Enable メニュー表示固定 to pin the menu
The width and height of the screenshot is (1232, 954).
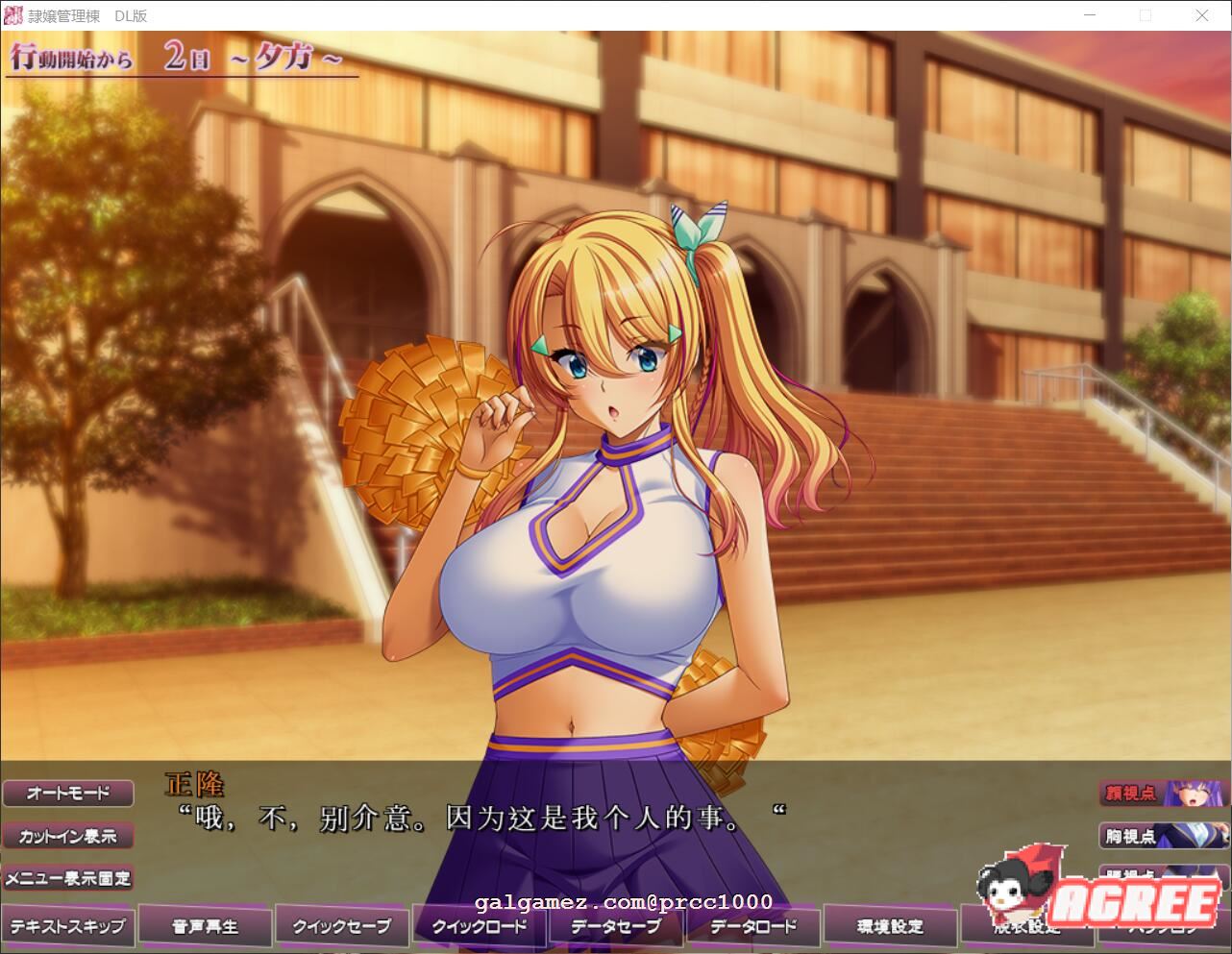pyautogui.click(x=67, y=878)
